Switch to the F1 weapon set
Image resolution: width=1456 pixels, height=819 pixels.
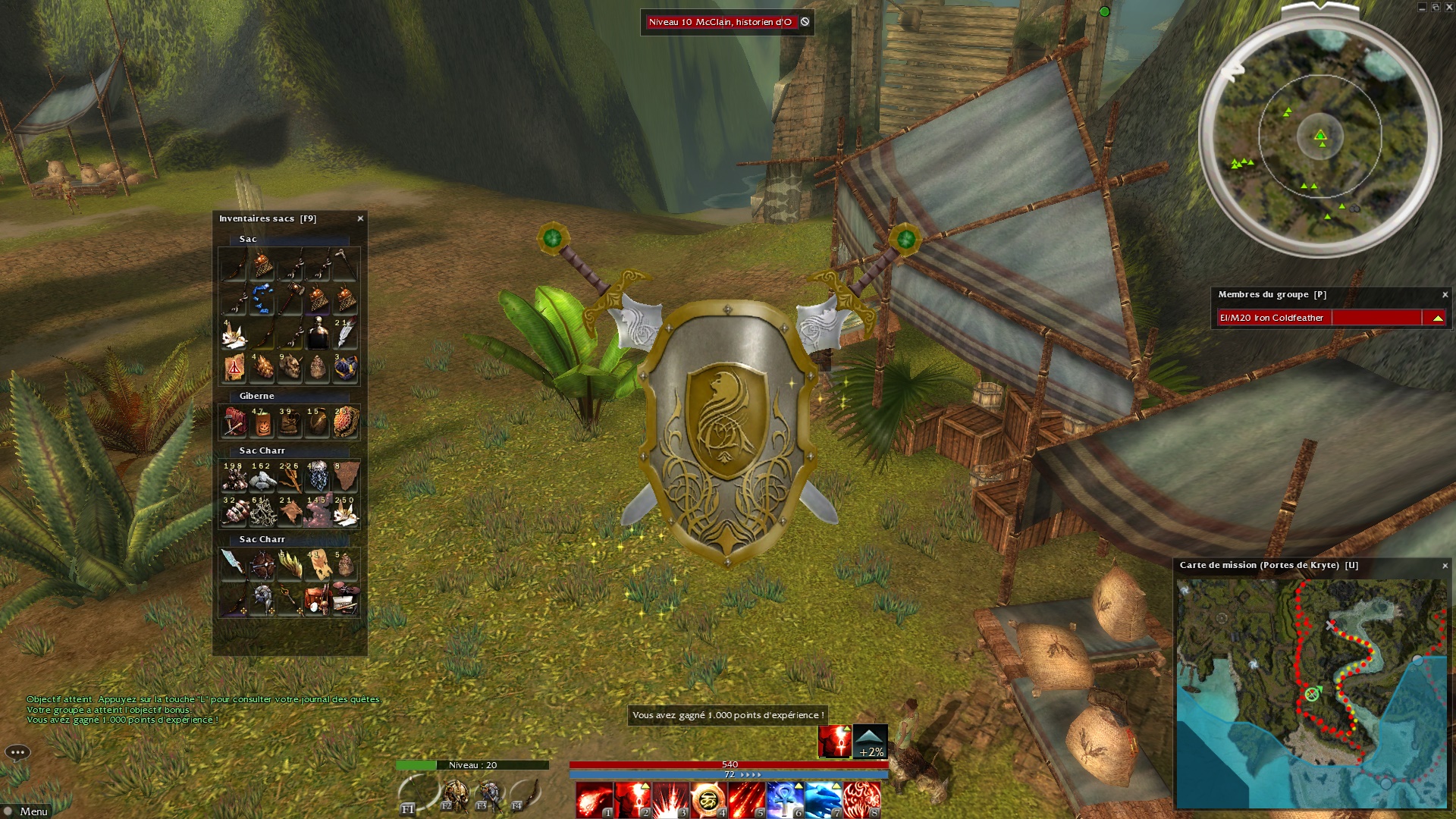pos(416,795)
